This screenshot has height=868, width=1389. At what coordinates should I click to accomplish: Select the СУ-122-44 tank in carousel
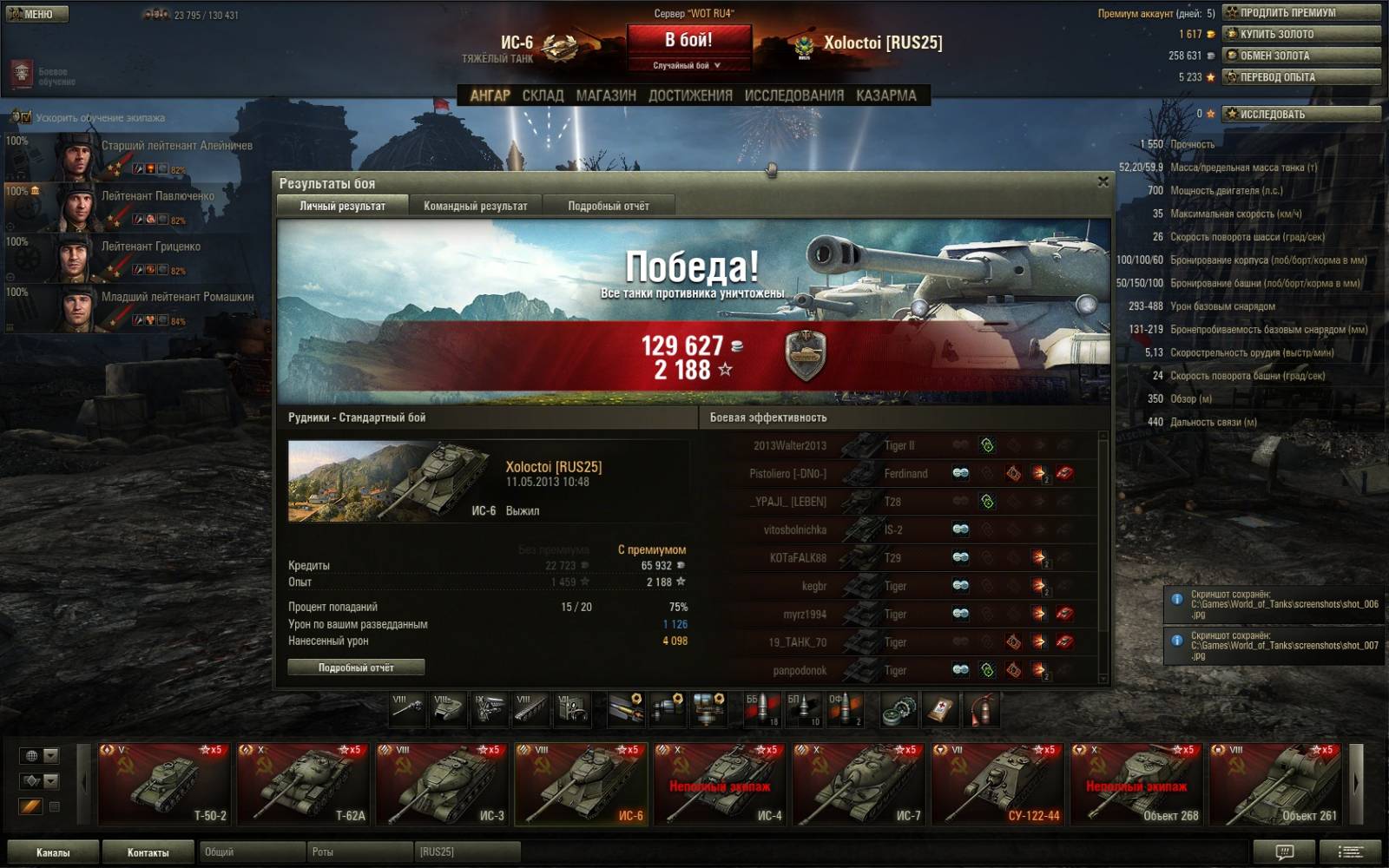pyautogui.click(x=999, y=784)
